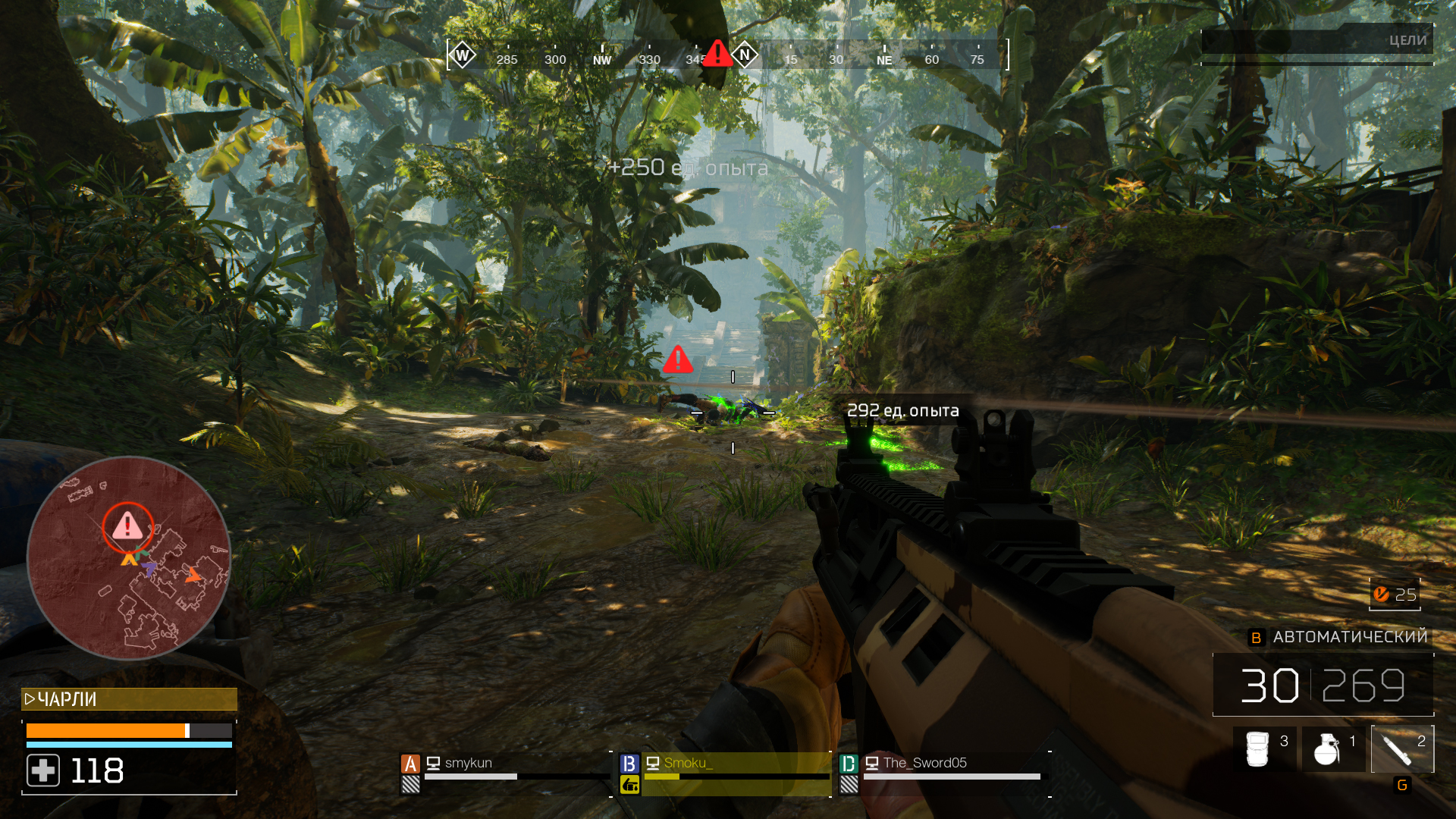Click the ammo counter showing 30 | 269
The width and height of the screenshot is (1456, 819).
point(1323,685)
